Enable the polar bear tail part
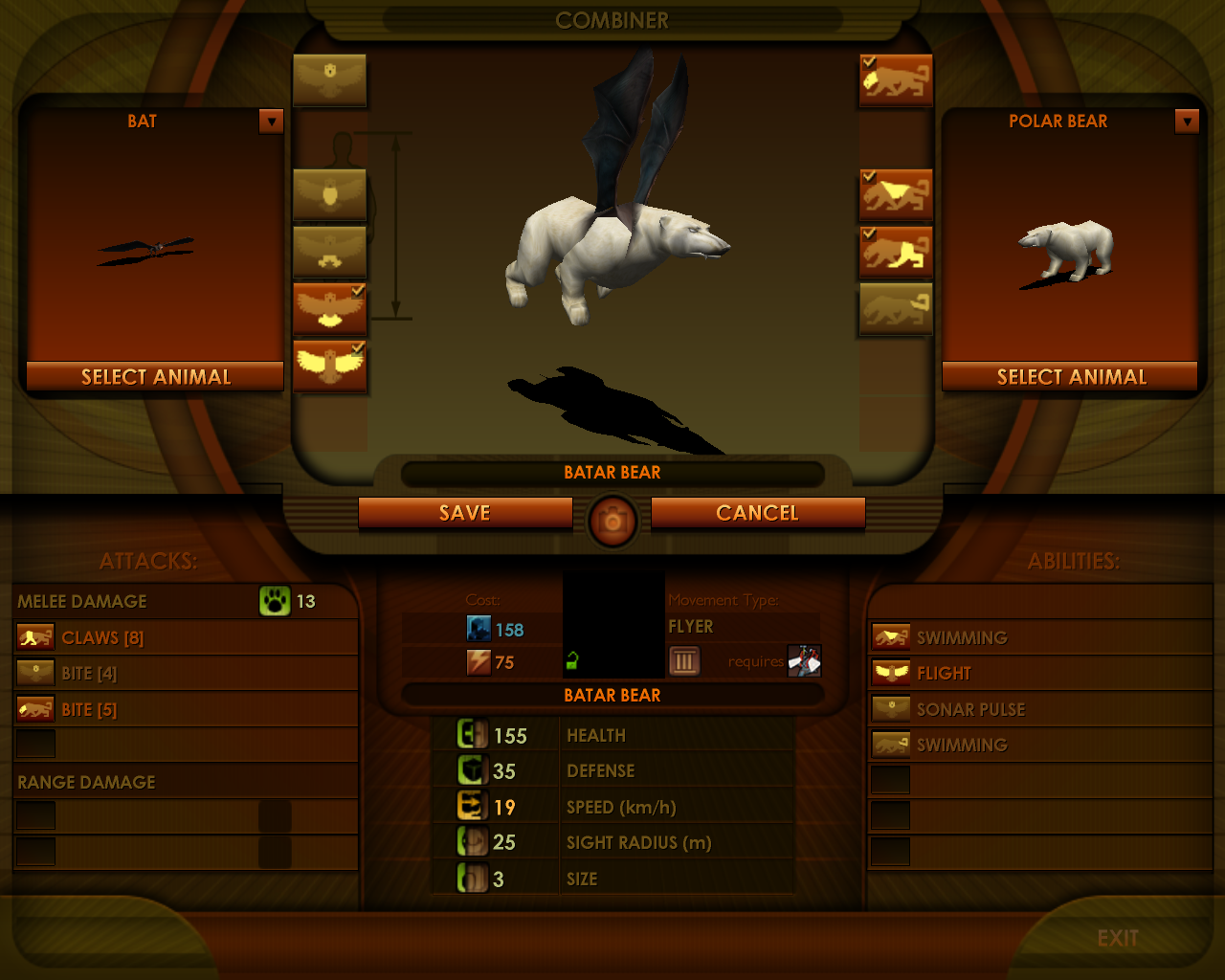Image resolution: width=1225 pixels, height=980 pixels. click(895, 309)
